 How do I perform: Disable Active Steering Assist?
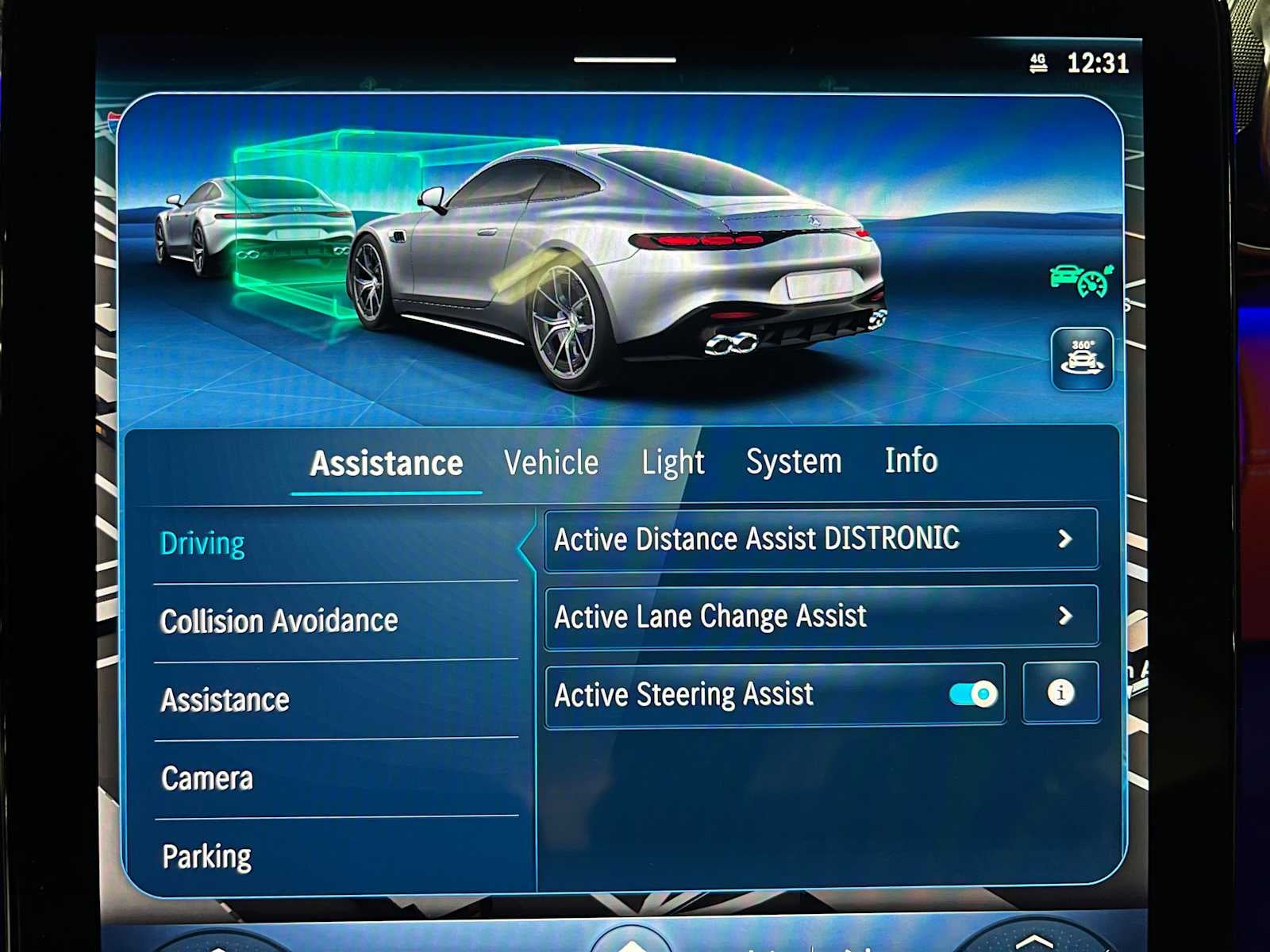[x=971, y=693]
